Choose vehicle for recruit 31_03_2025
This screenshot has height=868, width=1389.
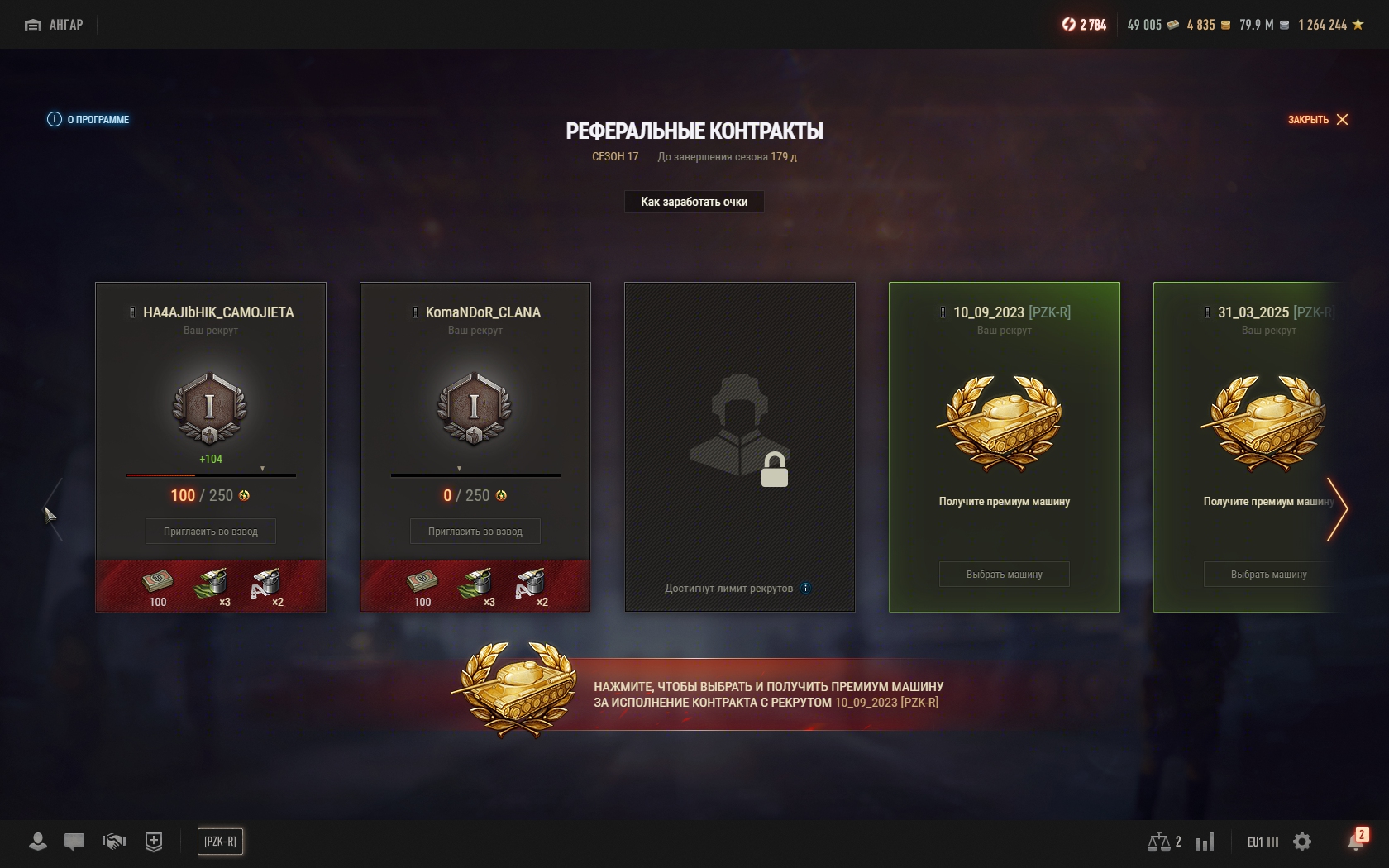tap(1268, 575)
